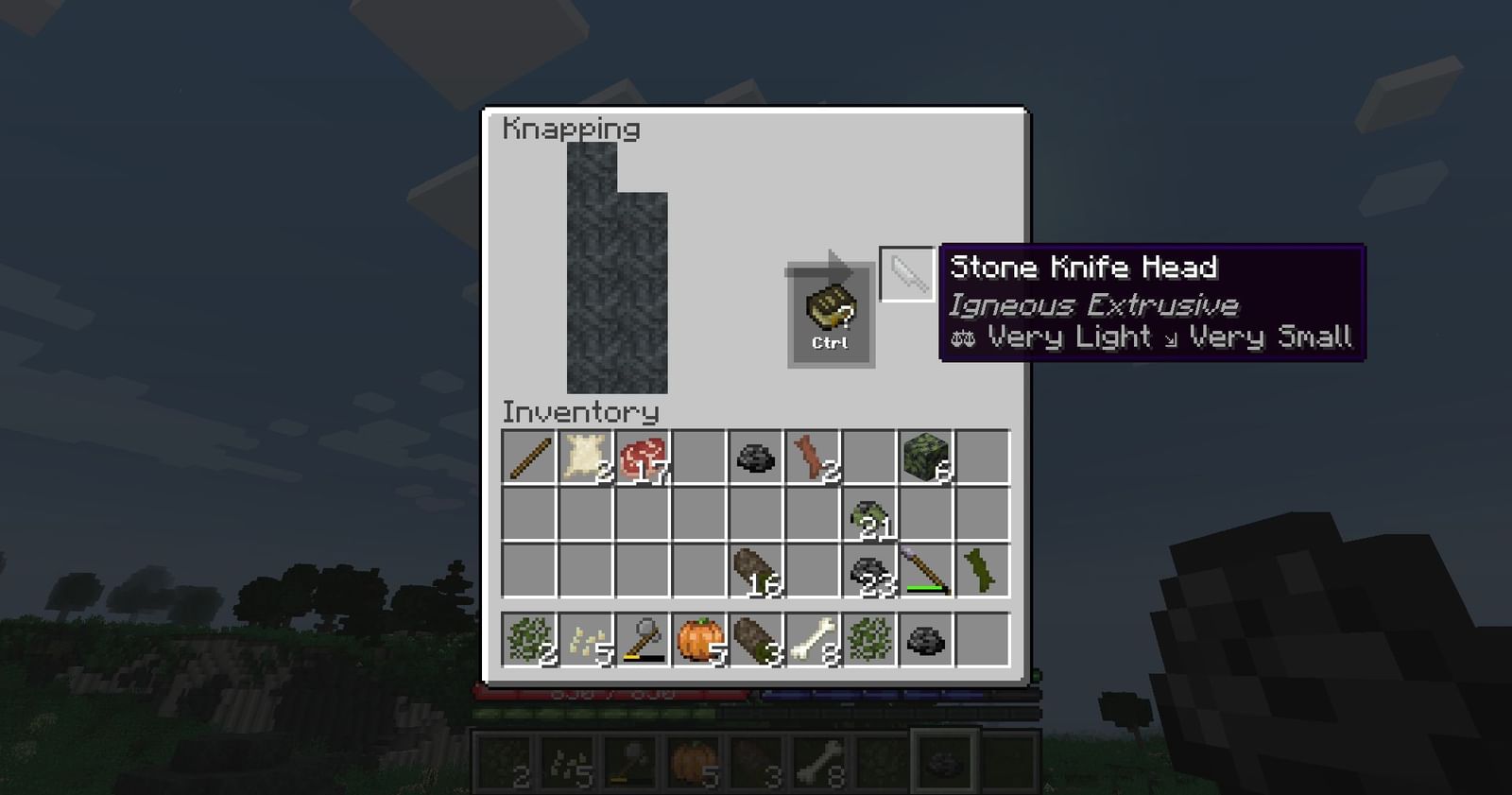Screen dimensions: 1512x795
Task: Select the pumpkin in the bottom row
Action: [698, 639]
